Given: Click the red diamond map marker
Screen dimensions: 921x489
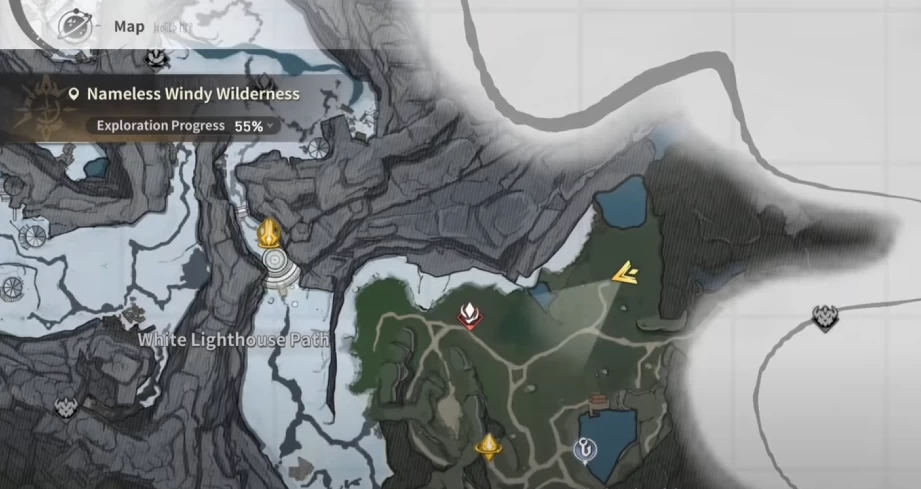Looking at the screenshot, I should coord(468,316).
